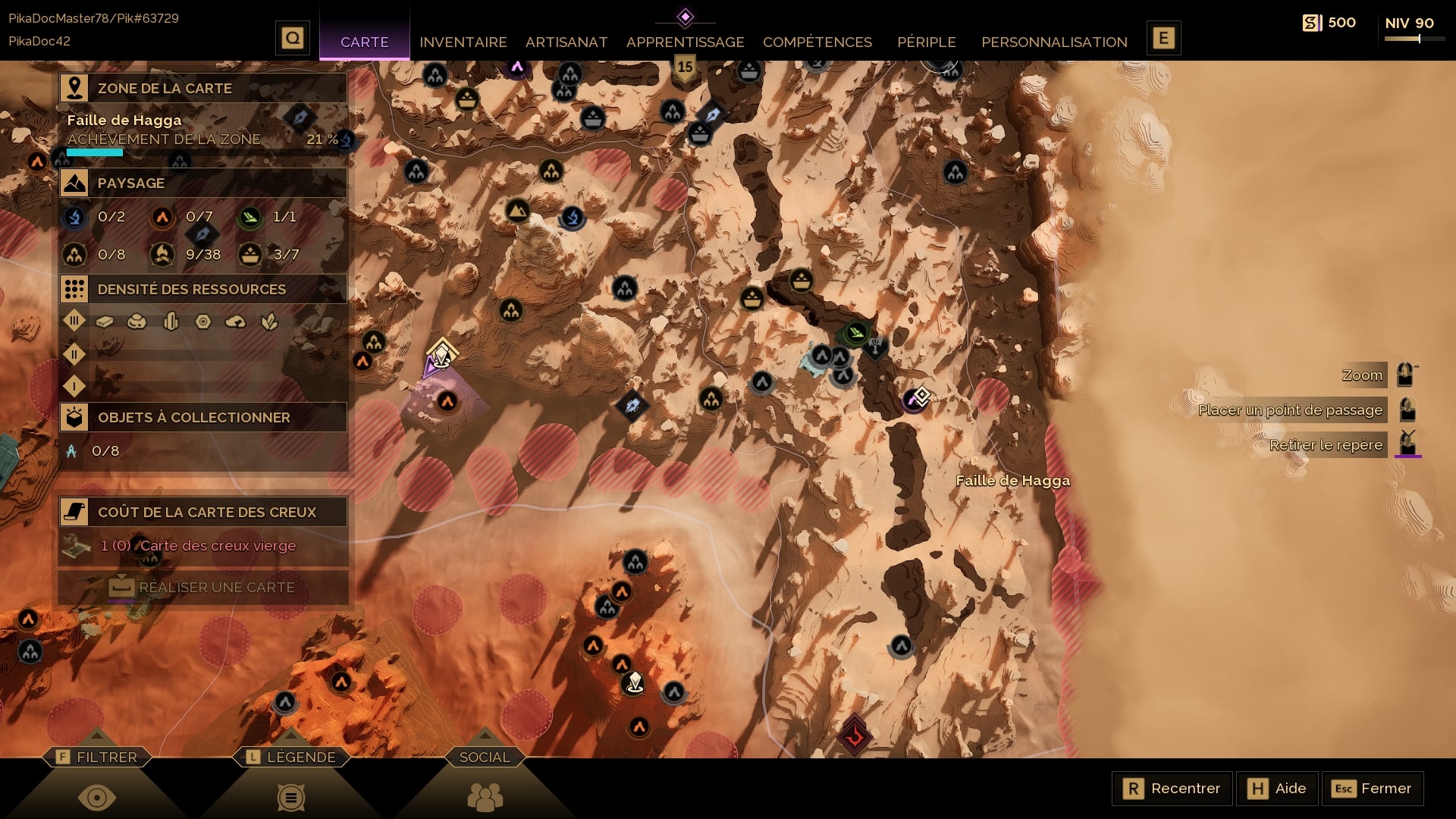Select the level 15 map marker

point(685,68)
